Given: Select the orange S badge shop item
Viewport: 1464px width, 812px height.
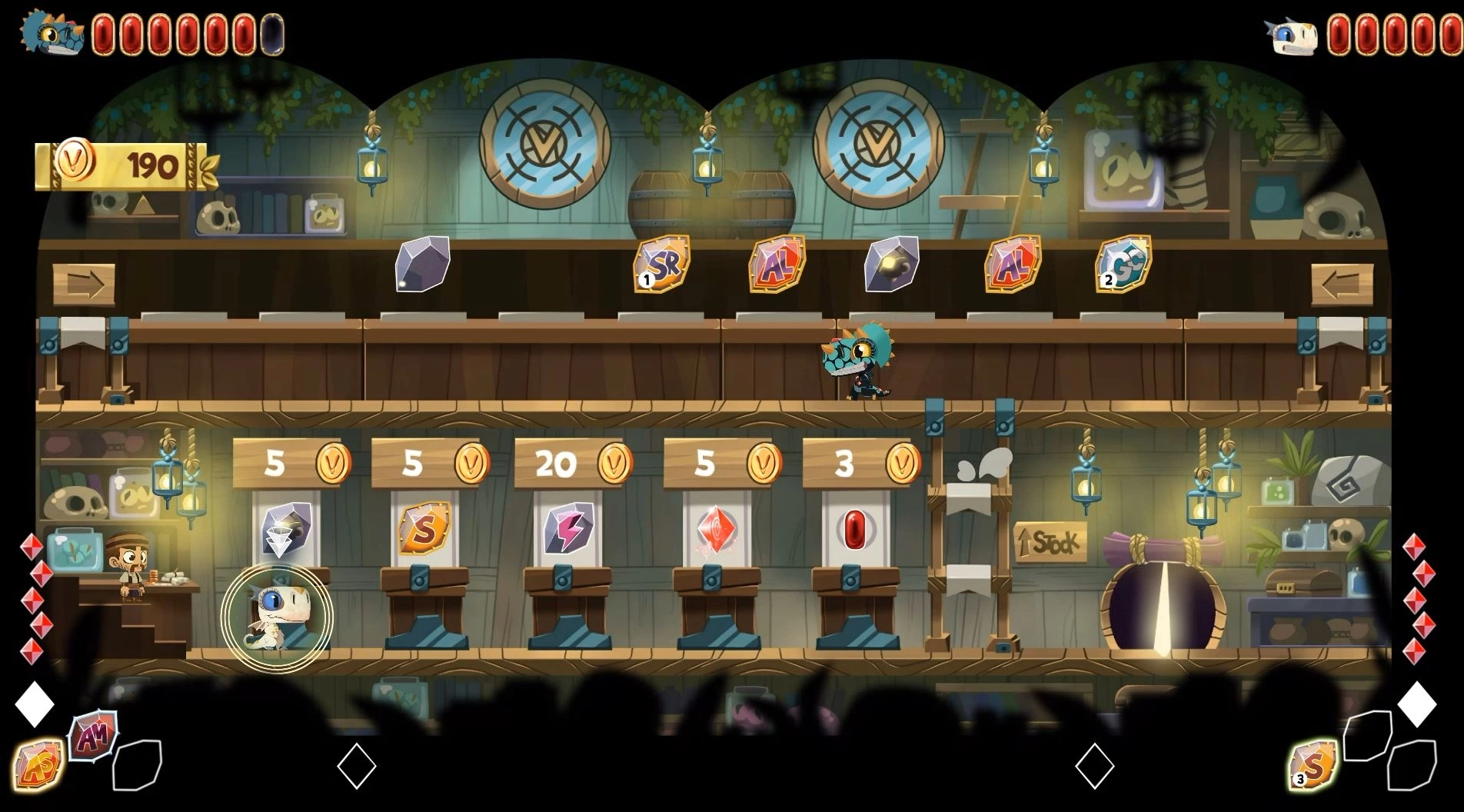Looking at the screenshot, I should pos(424,528).
